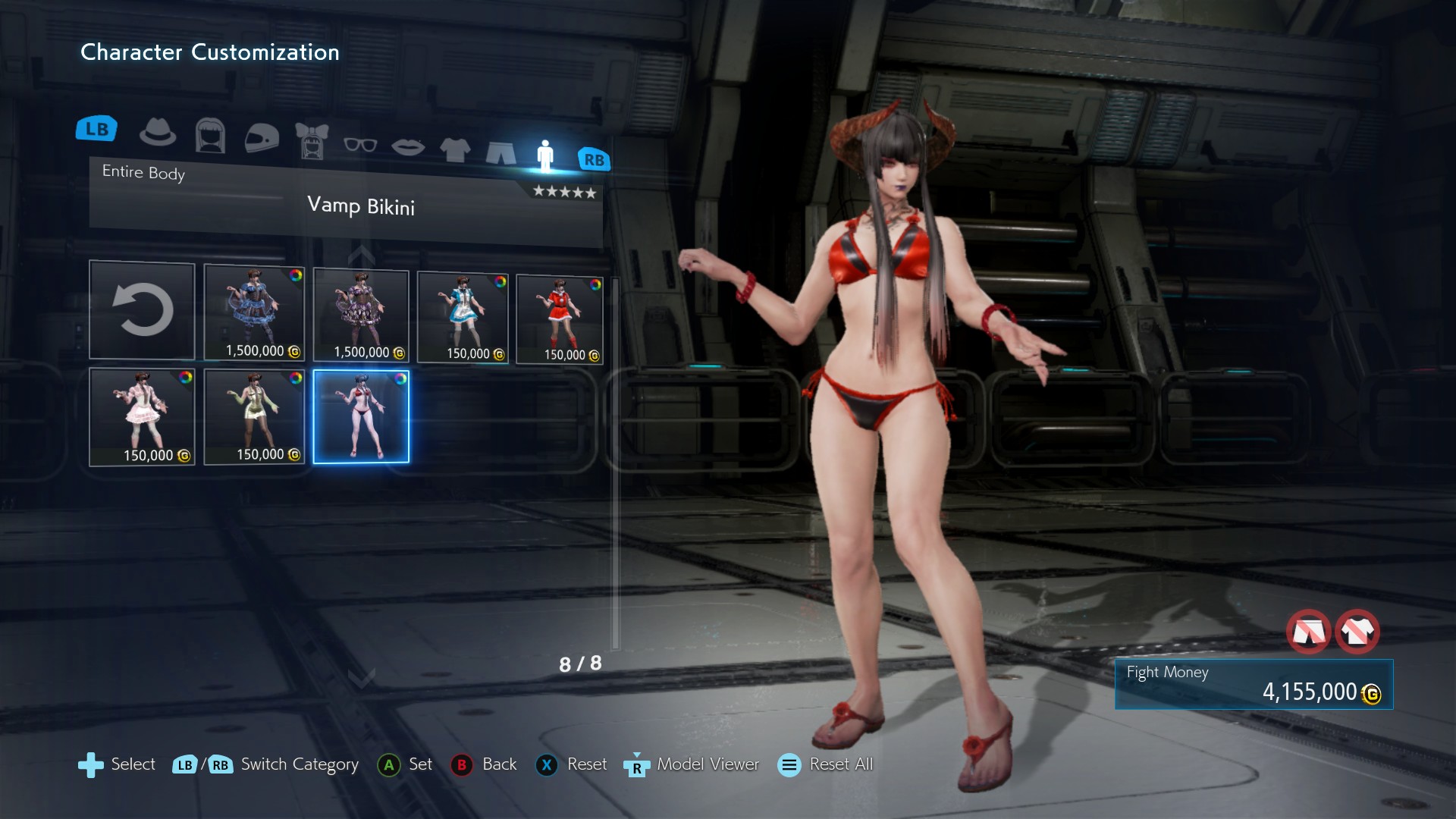Choose the purple frilly dress costing 1,500,000
1456x819 pixels.
(361, 315)
